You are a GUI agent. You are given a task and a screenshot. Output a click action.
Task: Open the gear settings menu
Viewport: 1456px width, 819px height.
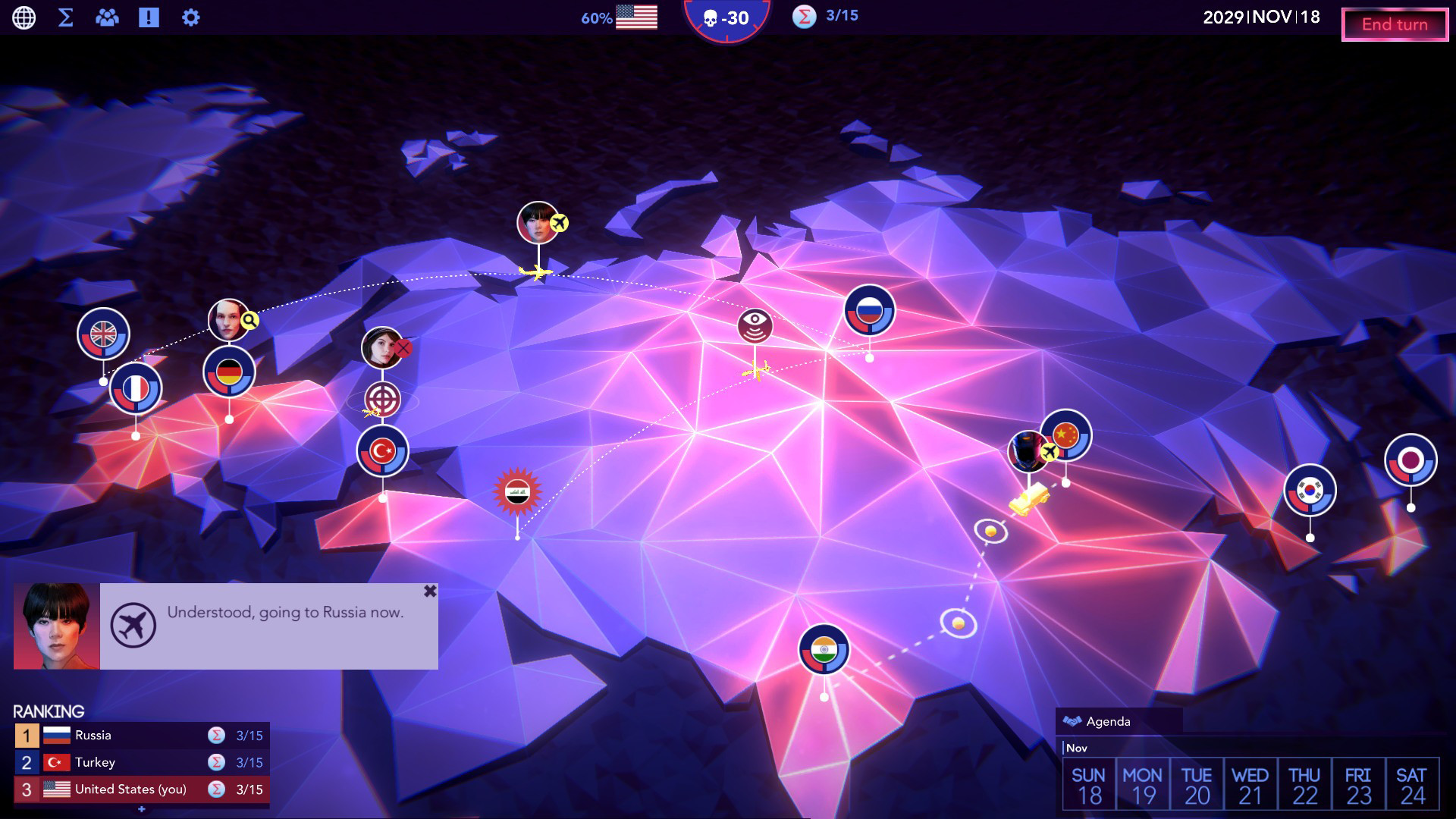[191, 17]
